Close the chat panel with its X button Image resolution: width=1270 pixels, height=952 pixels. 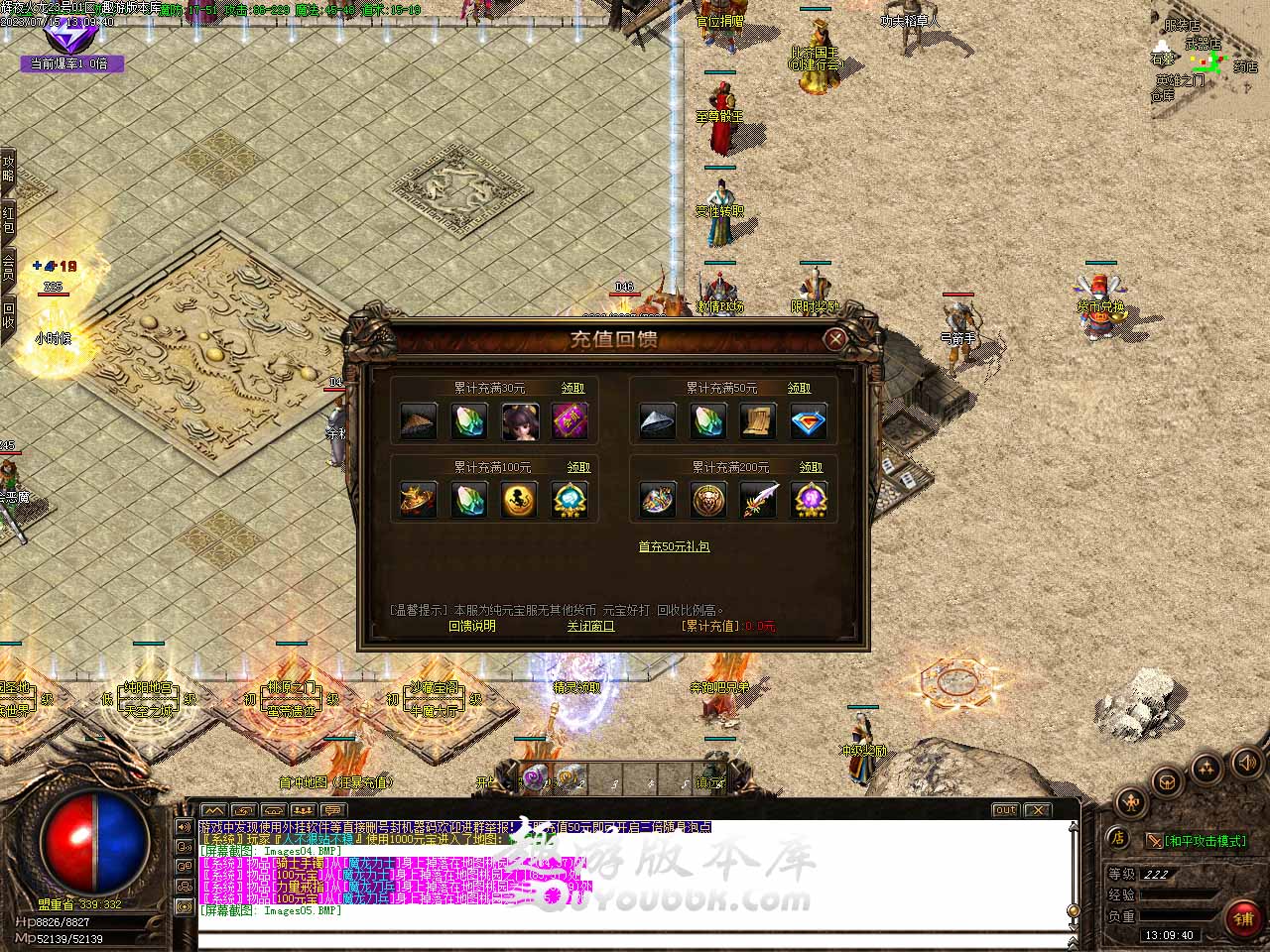[1037, 810]
